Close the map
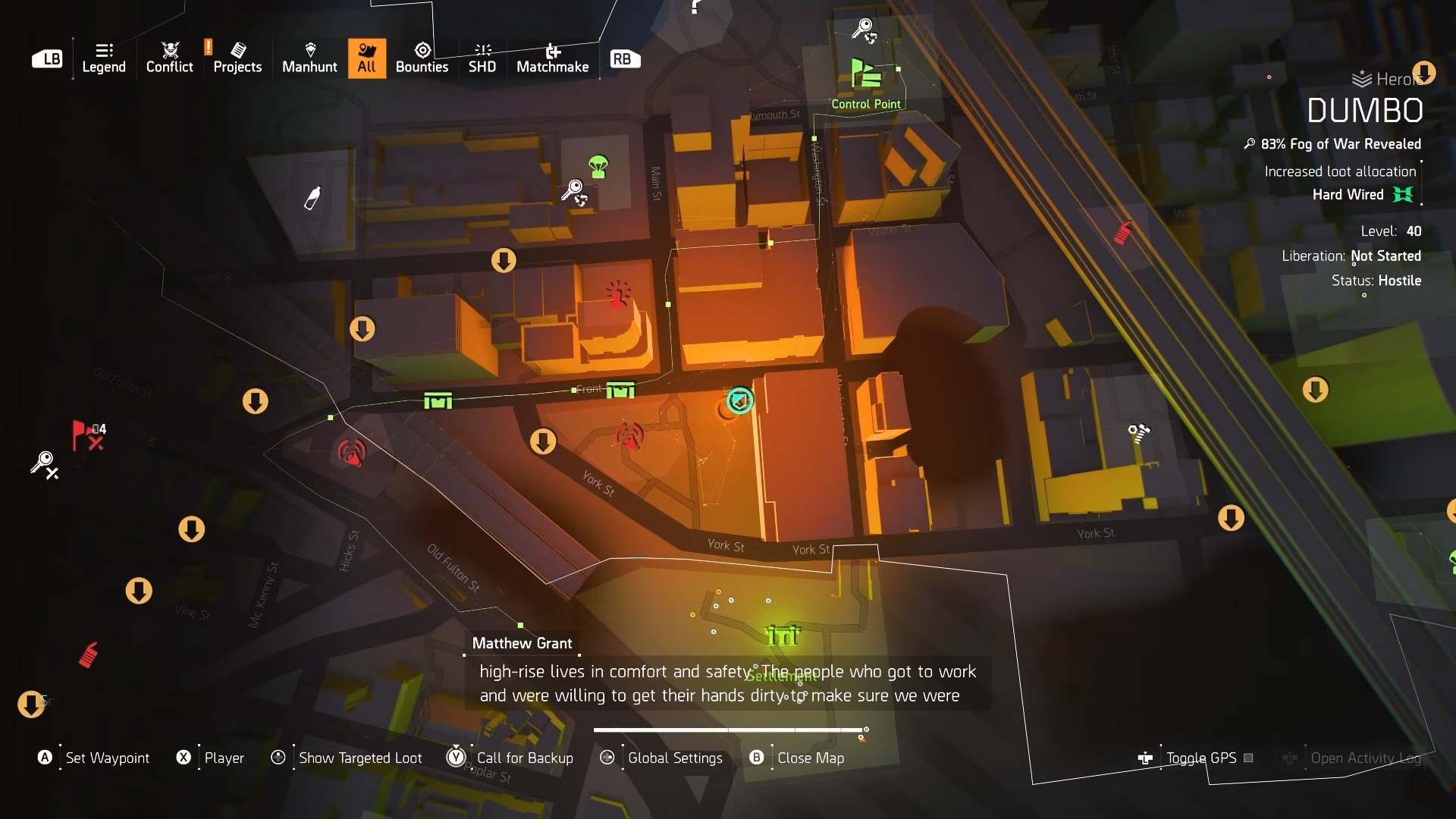Screen dimensions: 1456x819 click(x=810, y=758)
